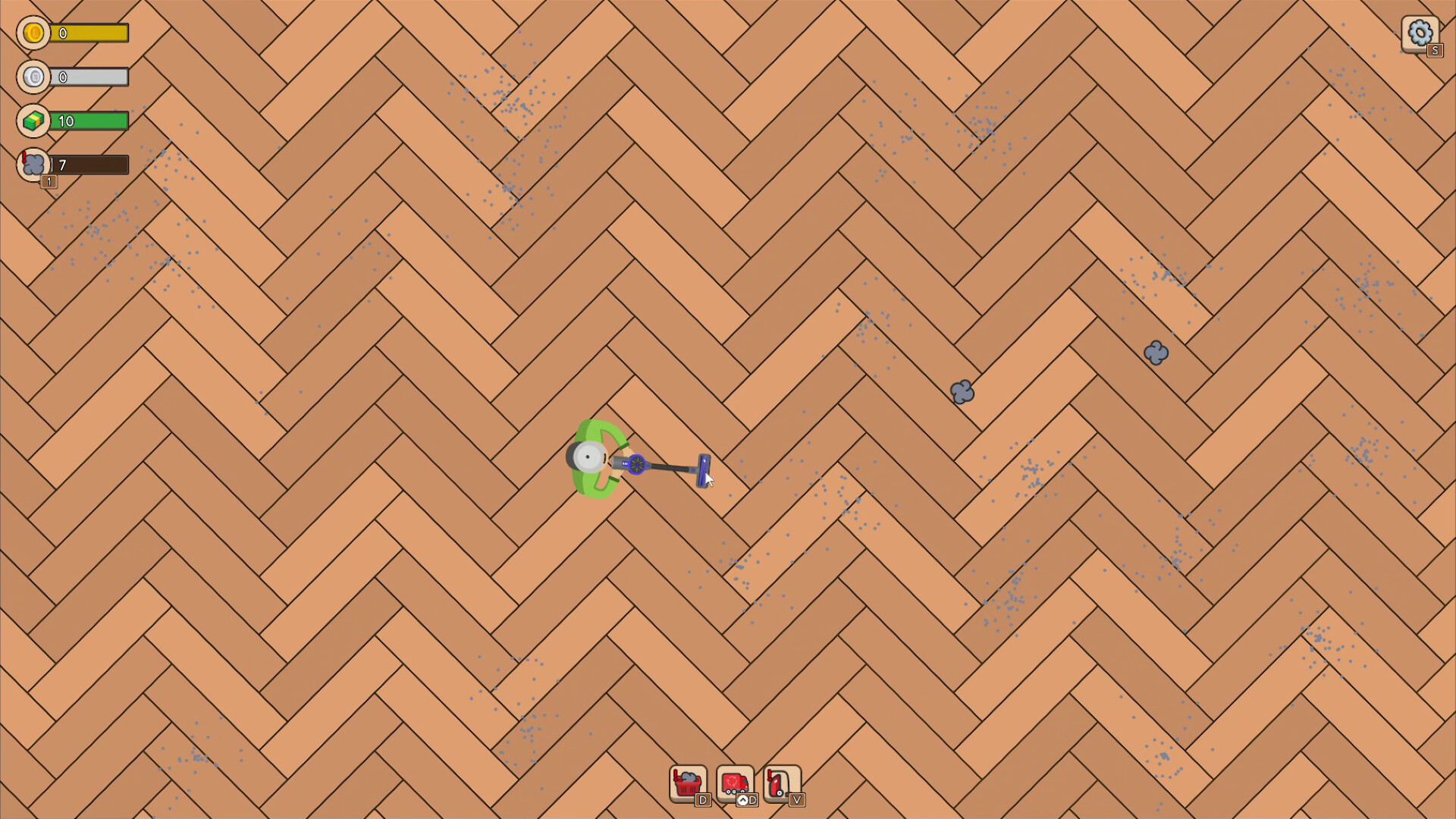This screenshot has width=1456, height=819.
Task: Click the silver bar showing 0
Action: point(89,77)
